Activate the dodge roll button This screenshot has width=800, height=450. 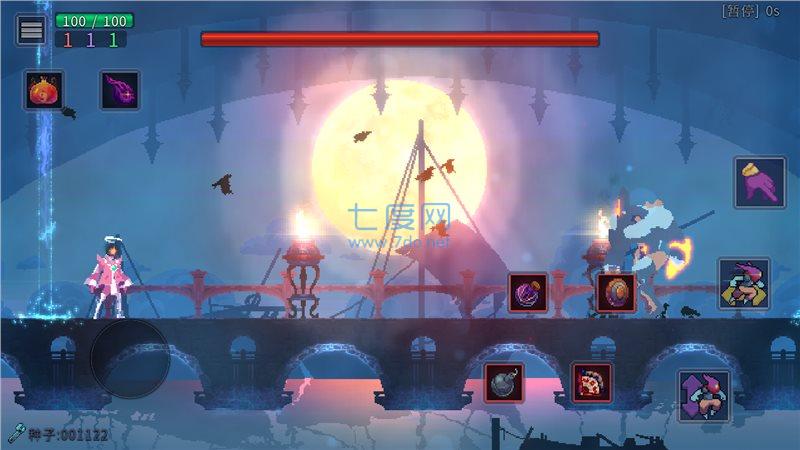[x=743, y=283]
